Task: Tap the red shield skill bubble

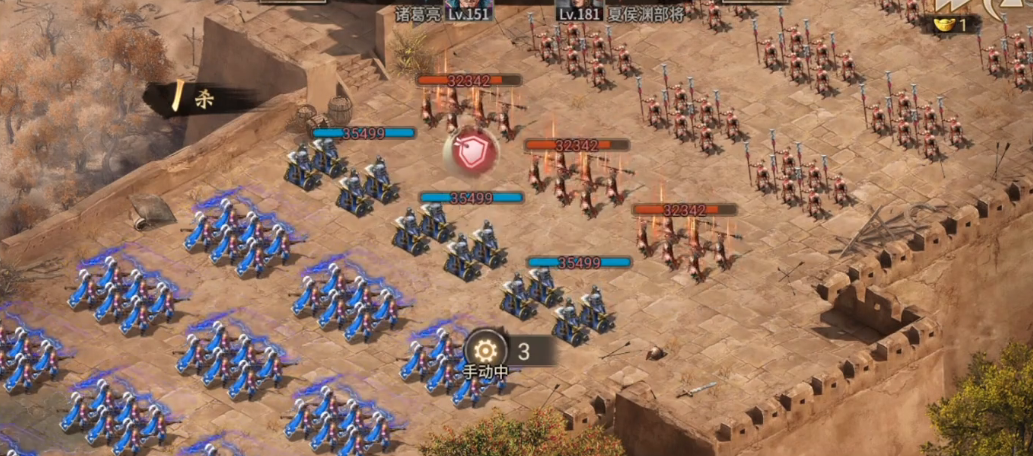Action: [470, 152]
